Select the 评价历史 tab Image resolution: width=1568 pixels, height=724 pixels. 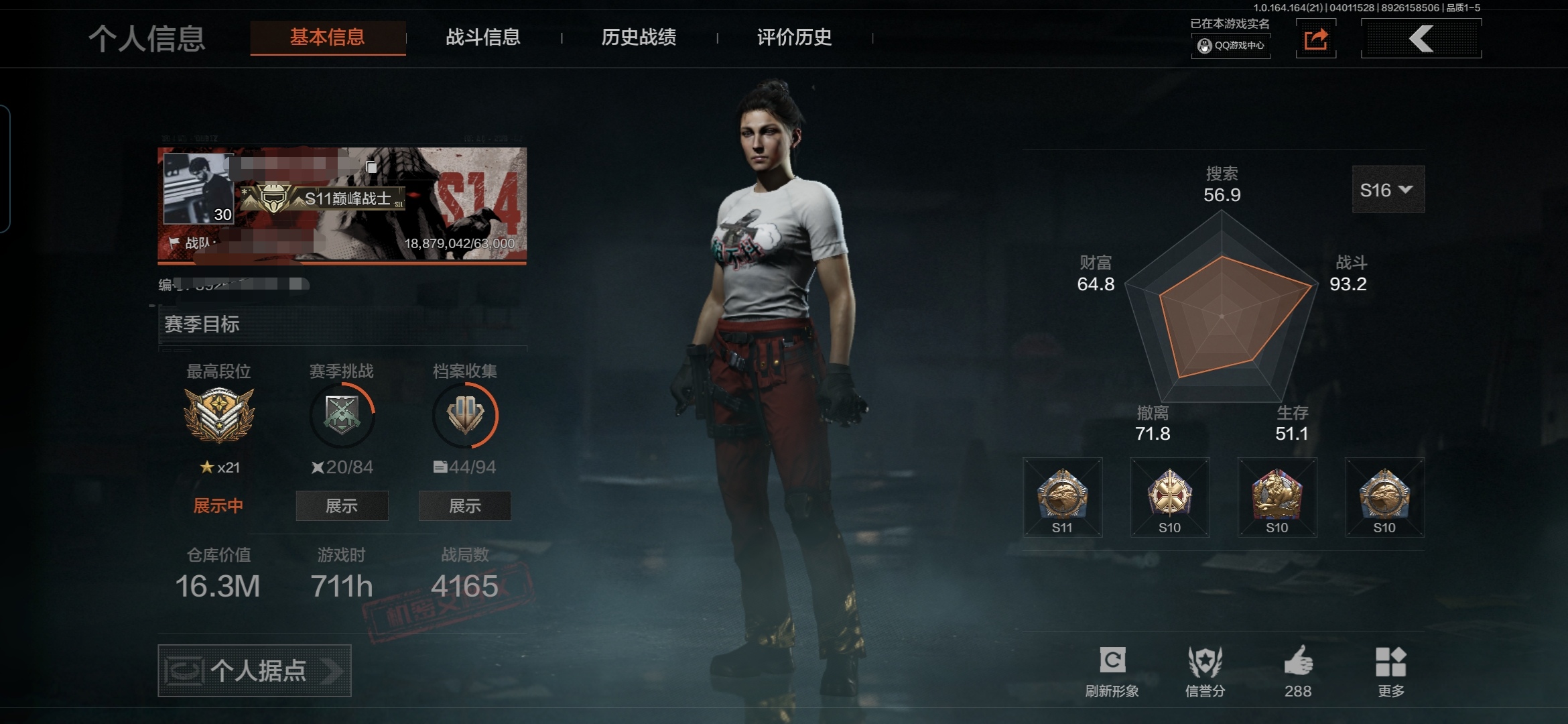[794, 38]
